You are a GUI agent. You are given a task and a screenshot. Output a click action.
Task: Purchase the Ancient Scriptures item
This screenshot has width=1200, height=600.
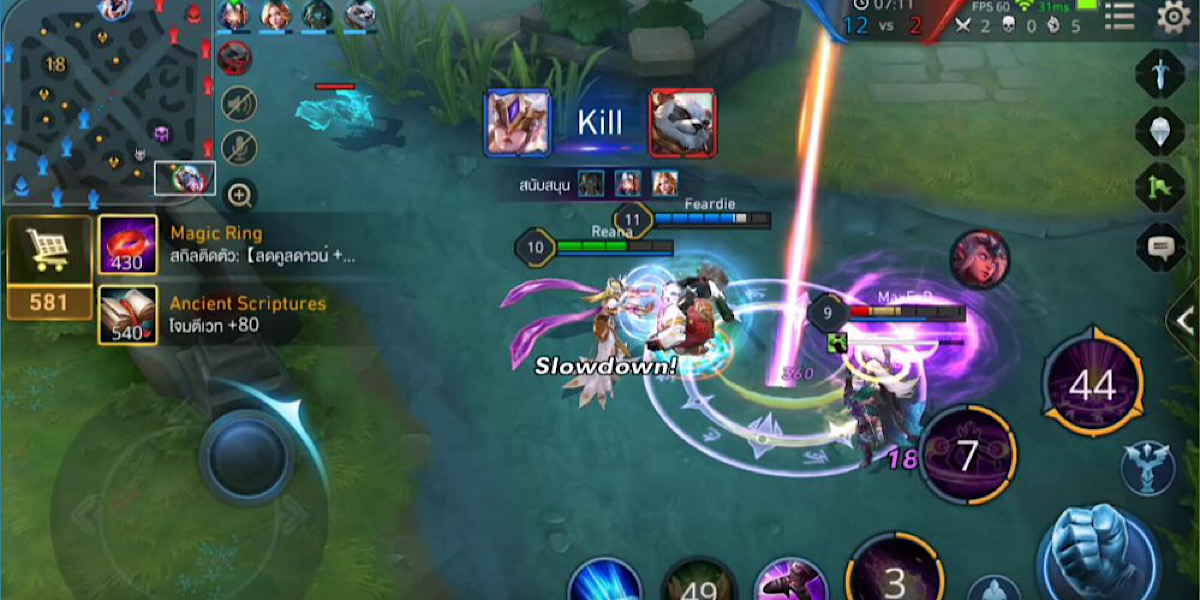(127, 315)
